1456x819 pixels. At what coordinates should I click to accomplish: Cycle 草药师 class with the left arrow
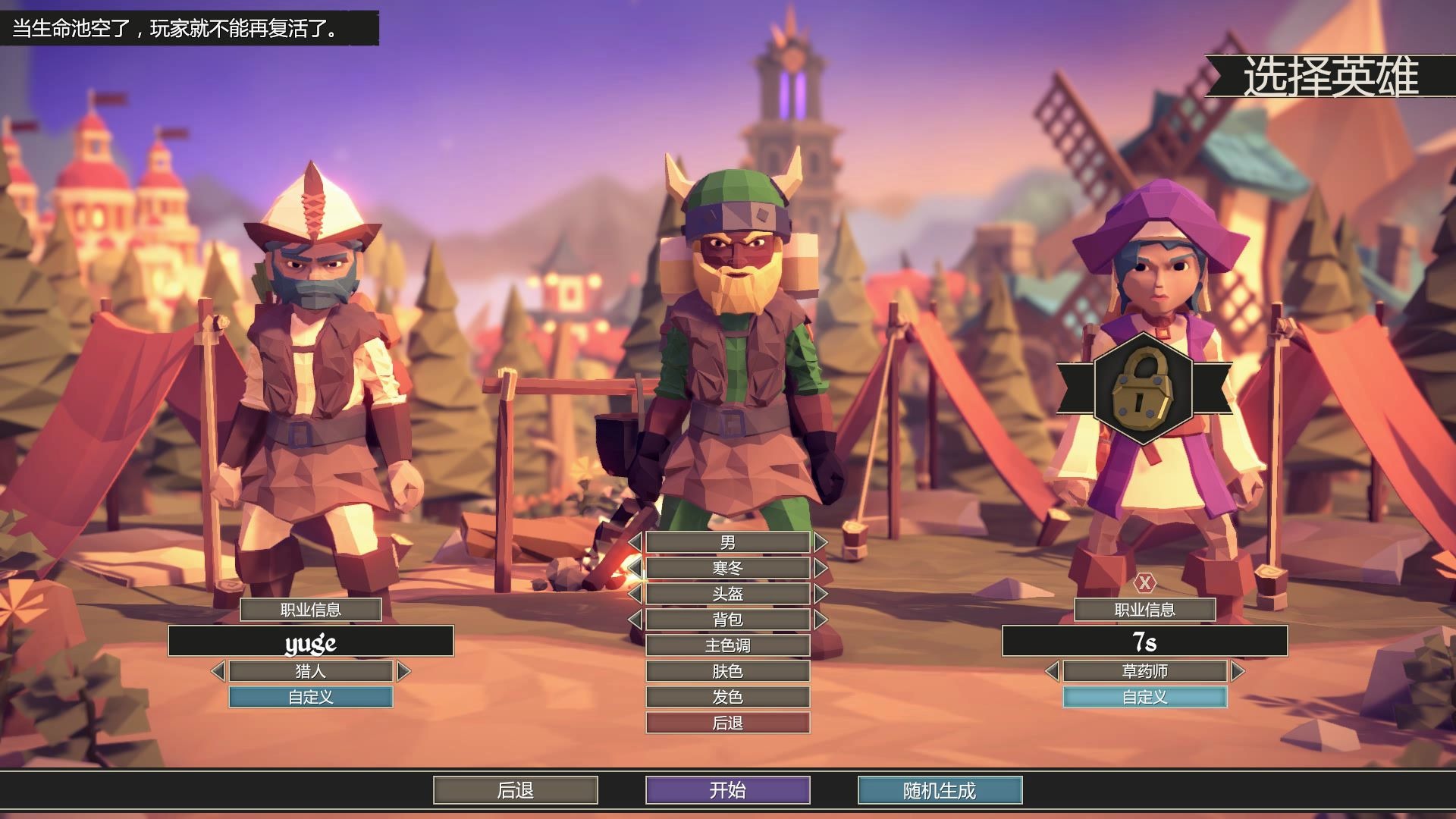tap(1052, 671)
